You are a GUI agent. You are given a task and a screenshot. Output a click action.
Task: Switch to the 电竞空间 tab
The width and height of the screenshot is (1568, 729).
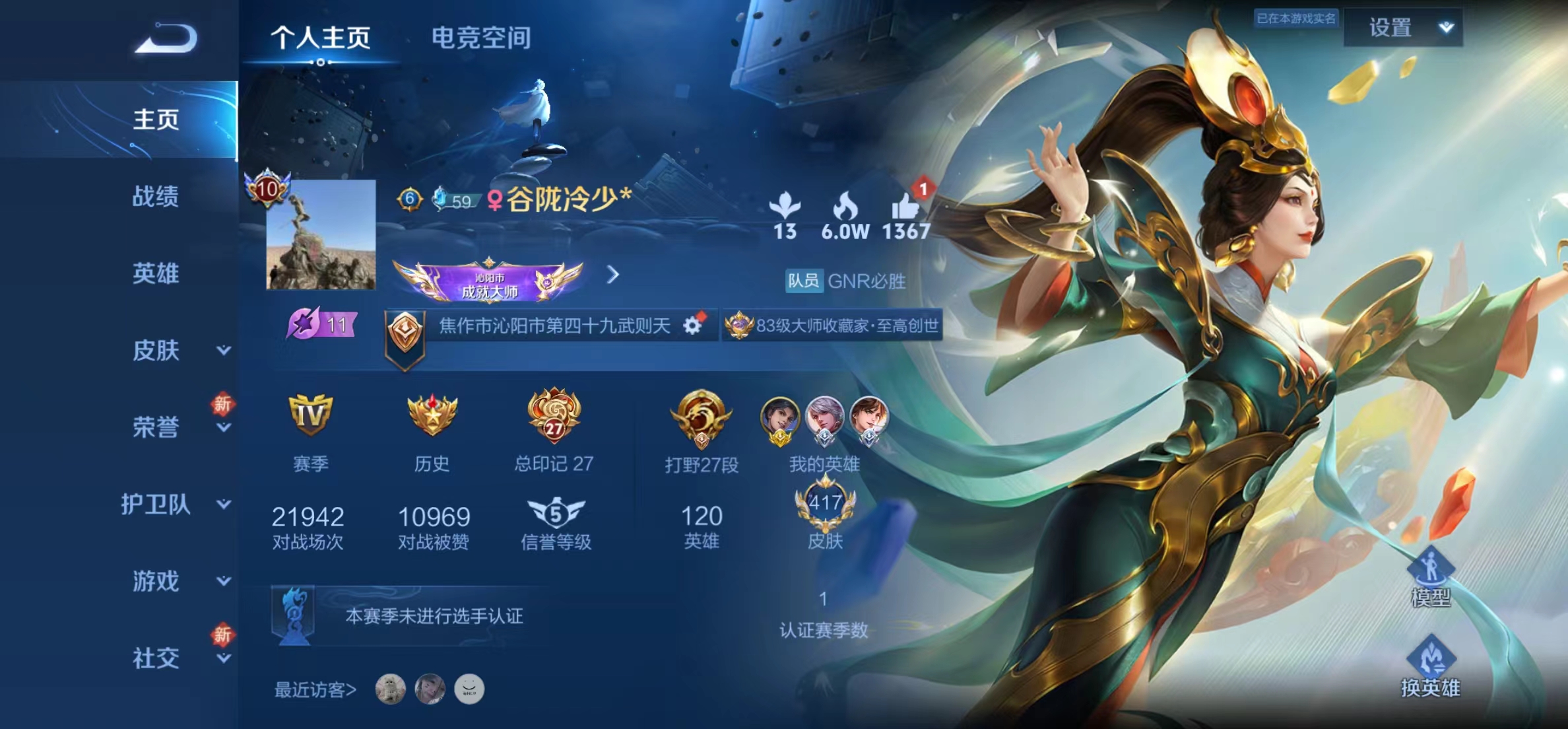481,38
